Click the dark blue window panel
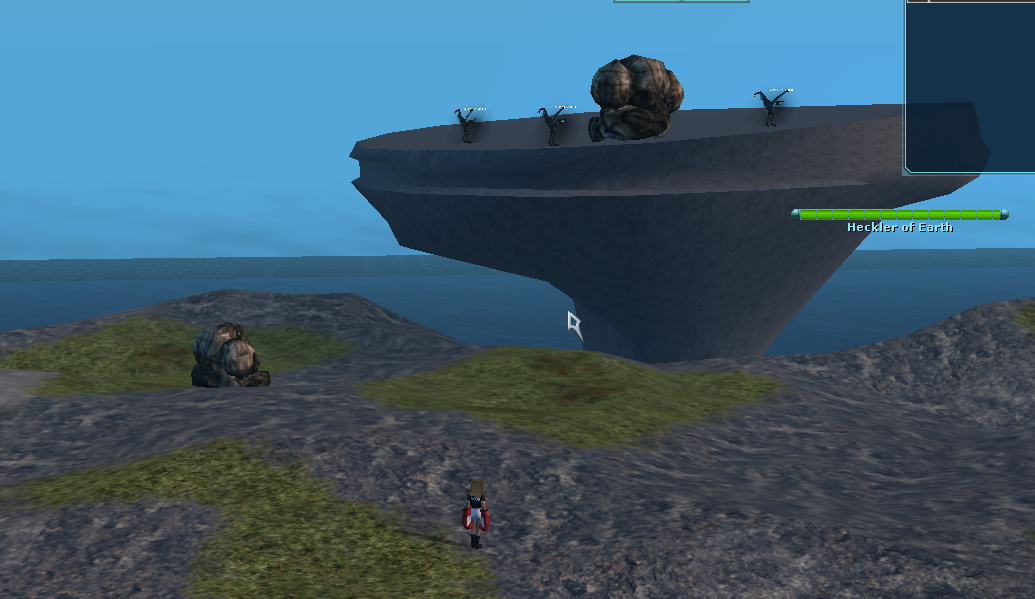The image size is (1035, 599). click(x=969, y=88)
